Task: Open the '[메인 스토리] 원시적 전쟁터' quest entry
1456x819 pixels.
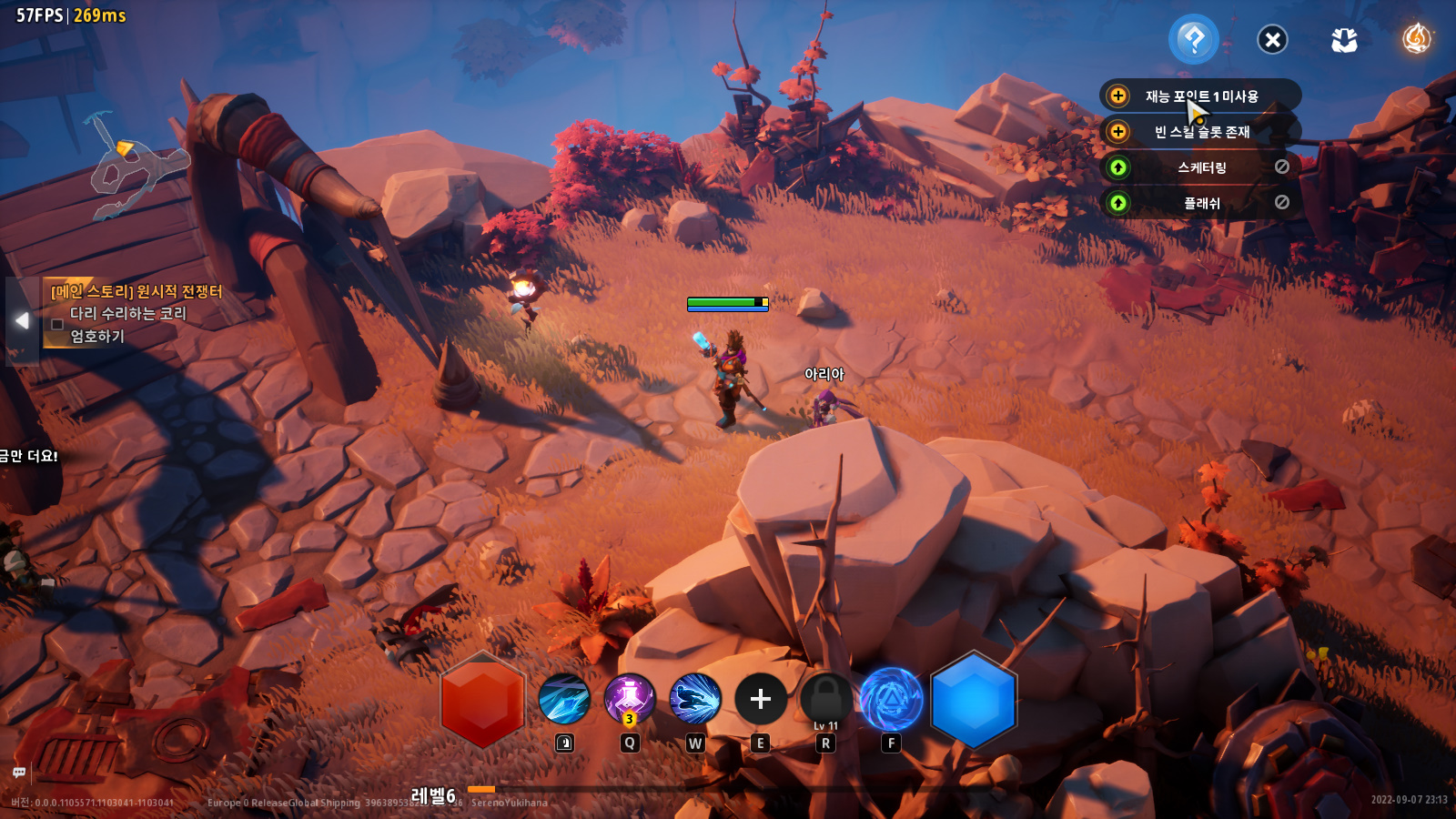Action: [136, 292]
